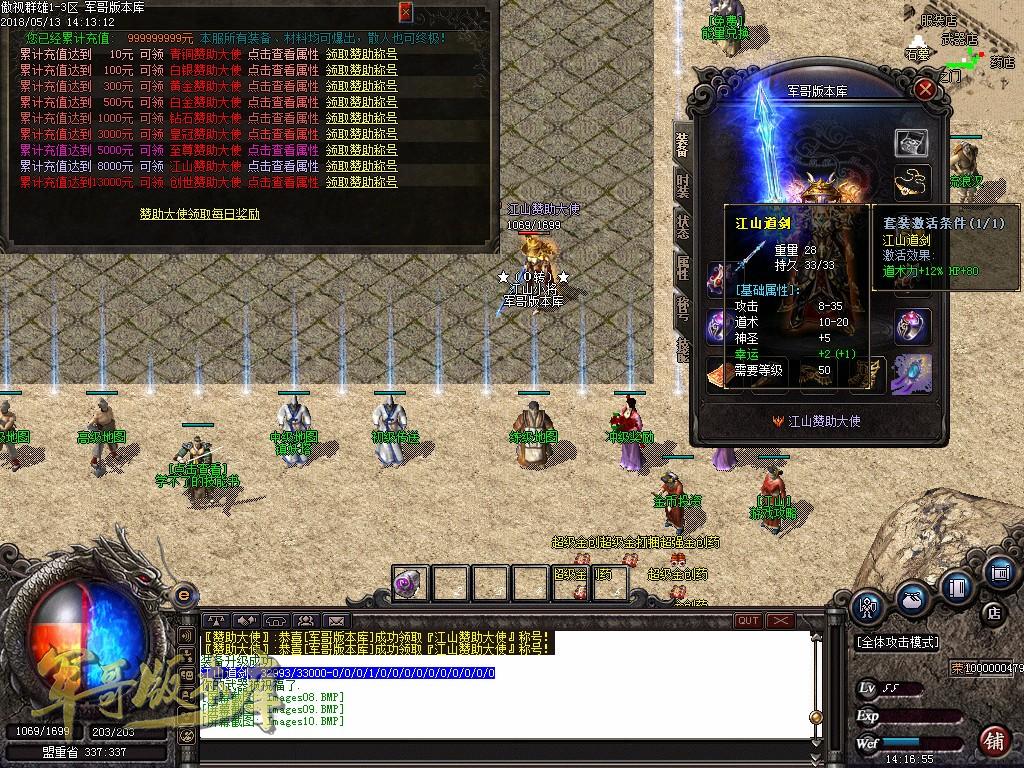Claim the 创世赞助大使 sponsor title
Screen dimensions: 1024x768
[361, 183]
